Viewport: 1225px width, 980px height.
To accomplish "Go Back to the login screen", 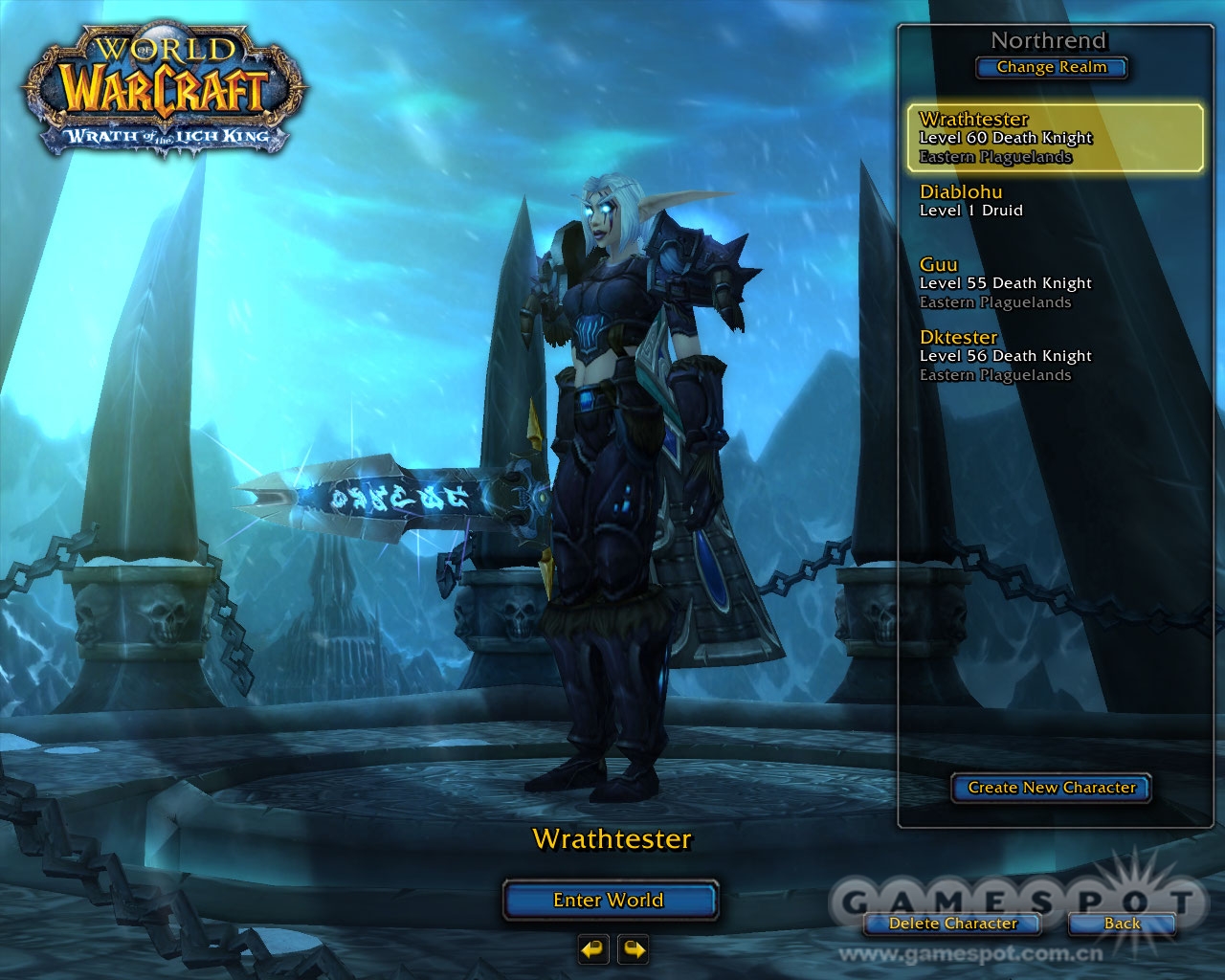I will pyautogui.click(x=1122, y=924).
